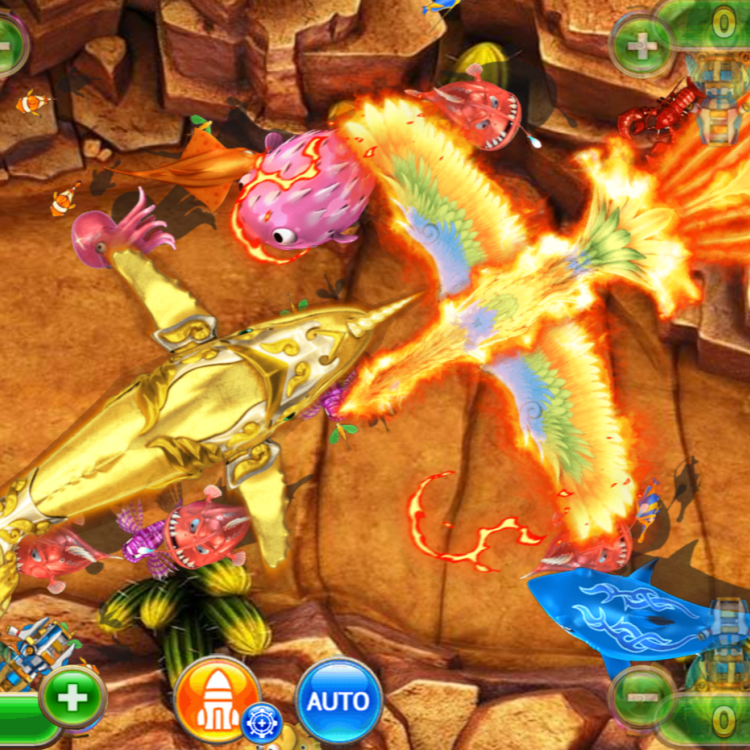Toggle the blue AUTO fire button
The image size is (750, 750).
tap(339, 700)
